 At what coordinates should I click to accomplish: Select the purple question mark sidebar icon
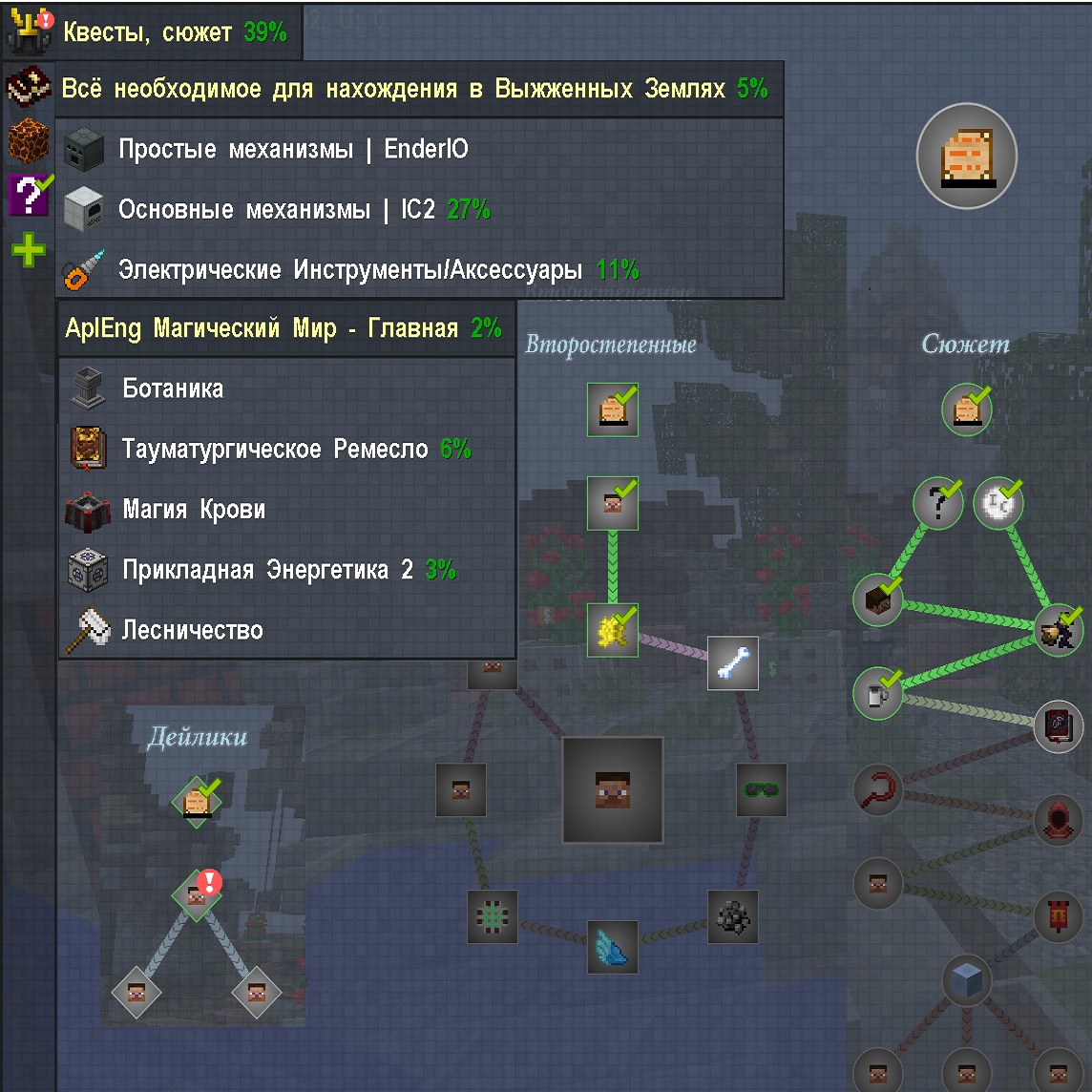(x=29, y=195)
